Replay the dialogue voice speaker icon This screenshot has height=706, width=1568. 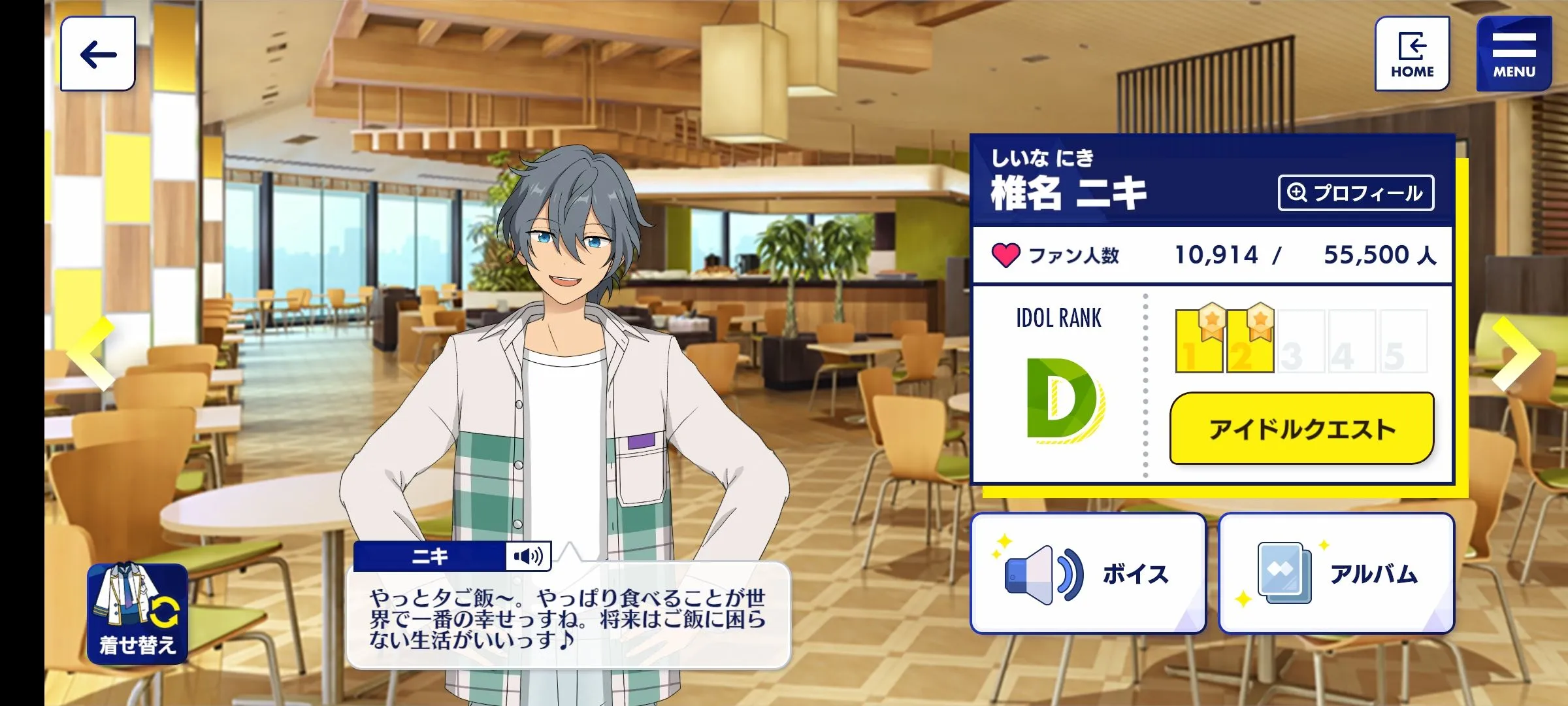528,556
